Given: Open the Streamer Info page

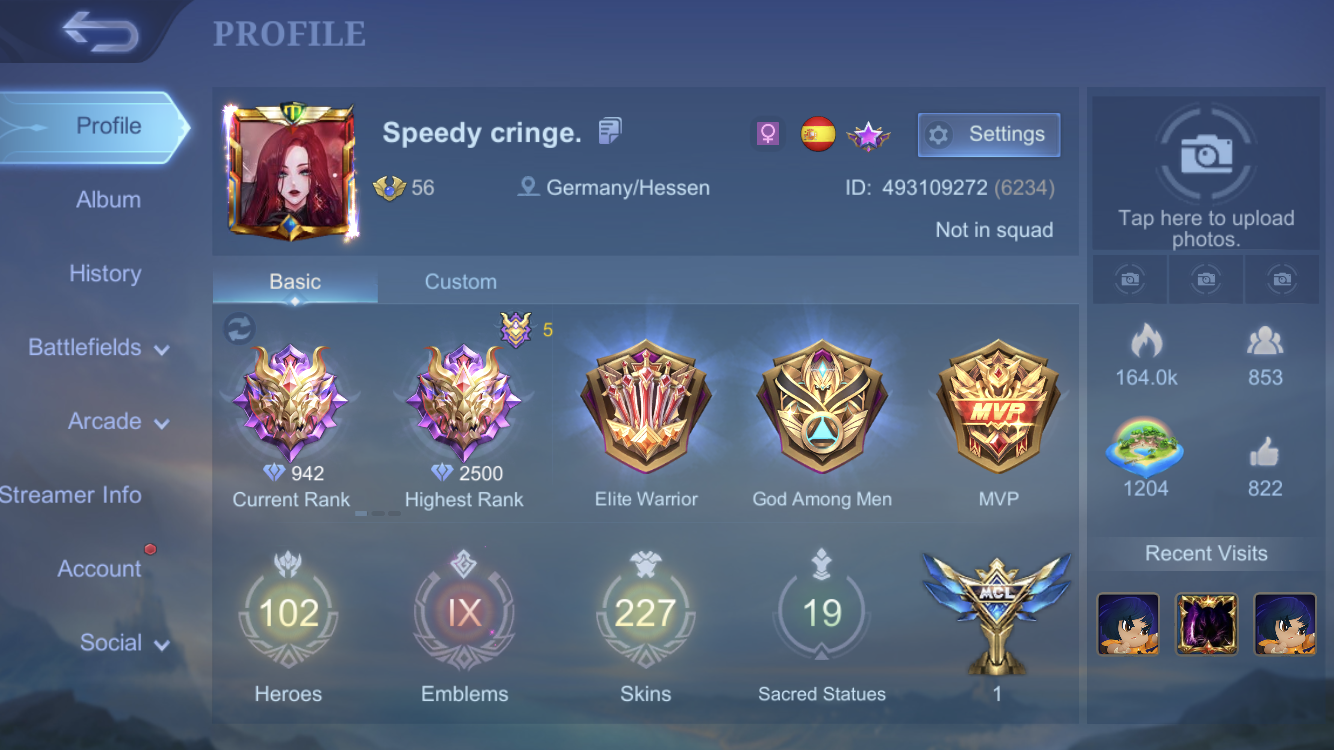Looking at the screenshot, I should pyautogui.click(x=72, y=494).
